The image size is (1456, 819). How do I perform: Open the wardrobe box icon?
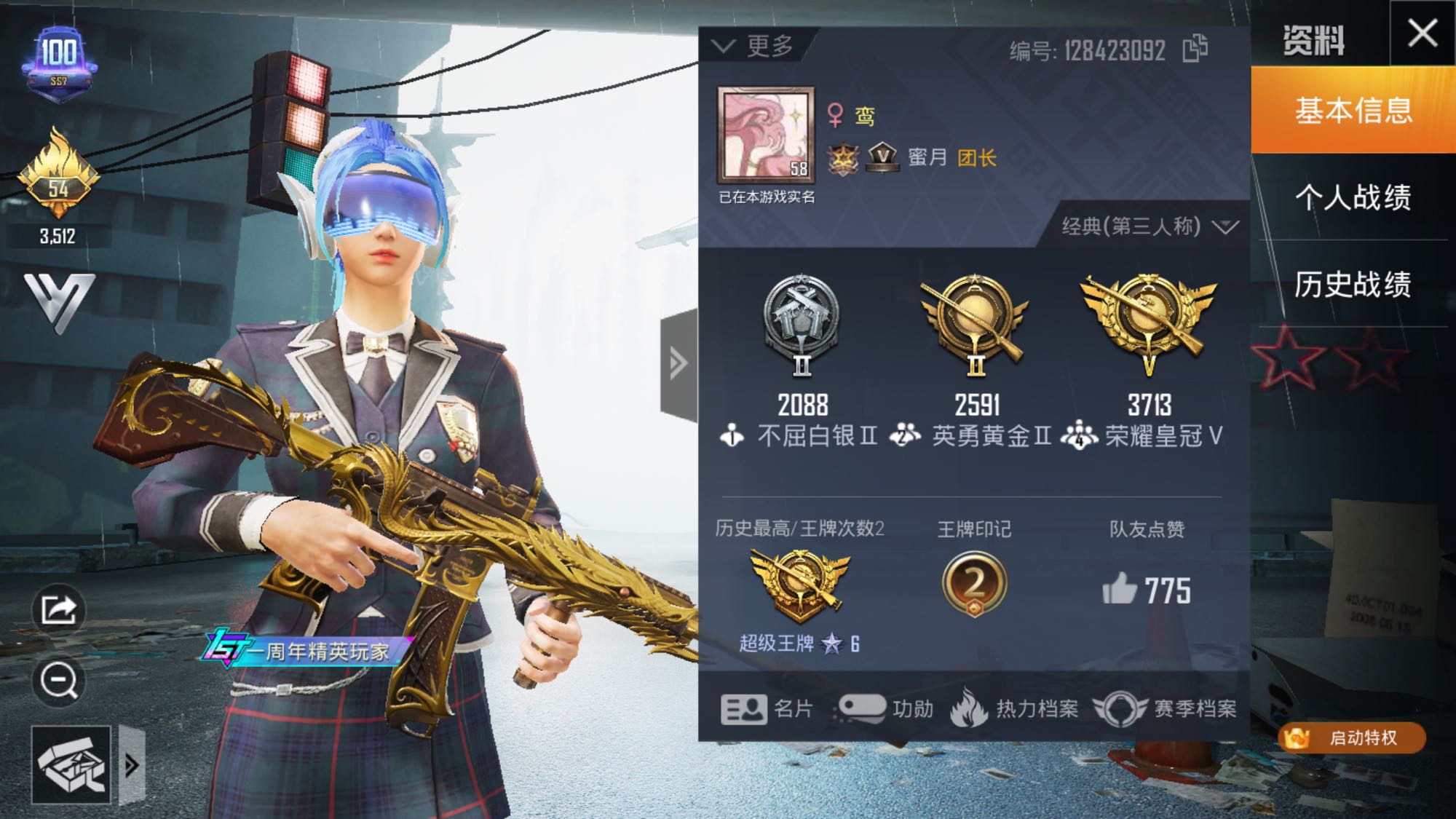[x=71, y=764]
